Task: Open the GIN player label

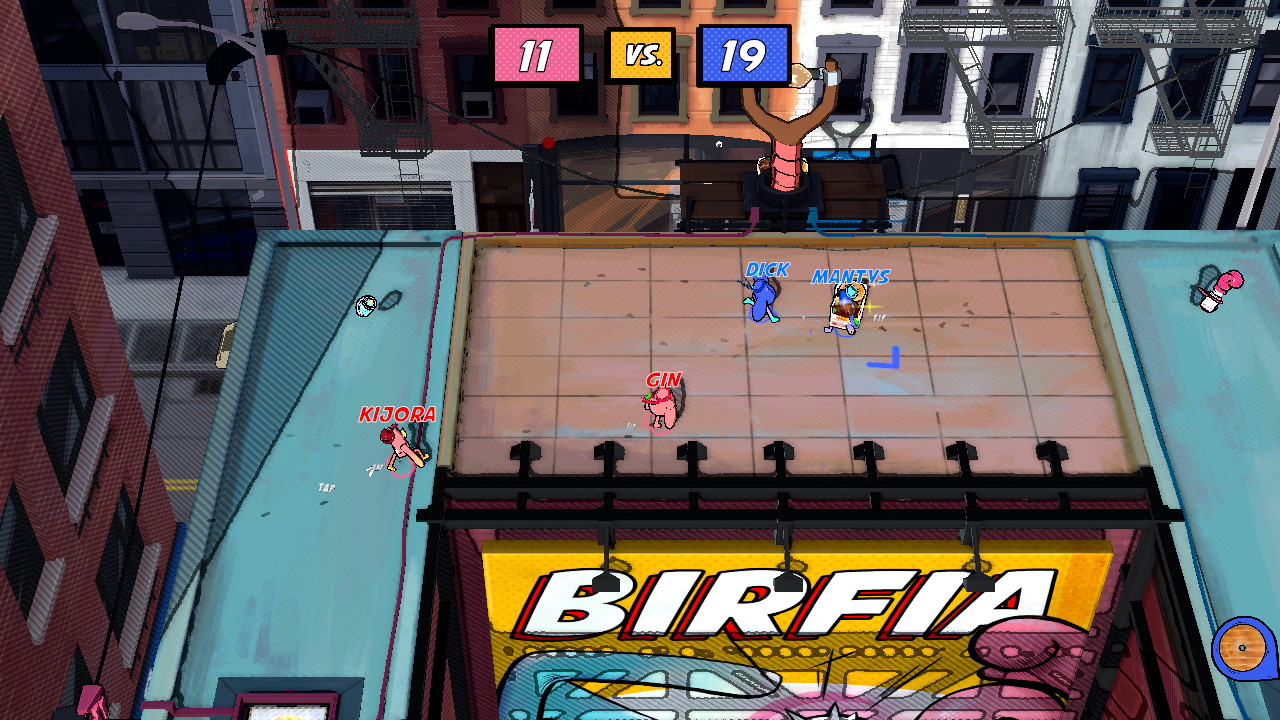Action: pyautogui.click(x=664, y=379)
